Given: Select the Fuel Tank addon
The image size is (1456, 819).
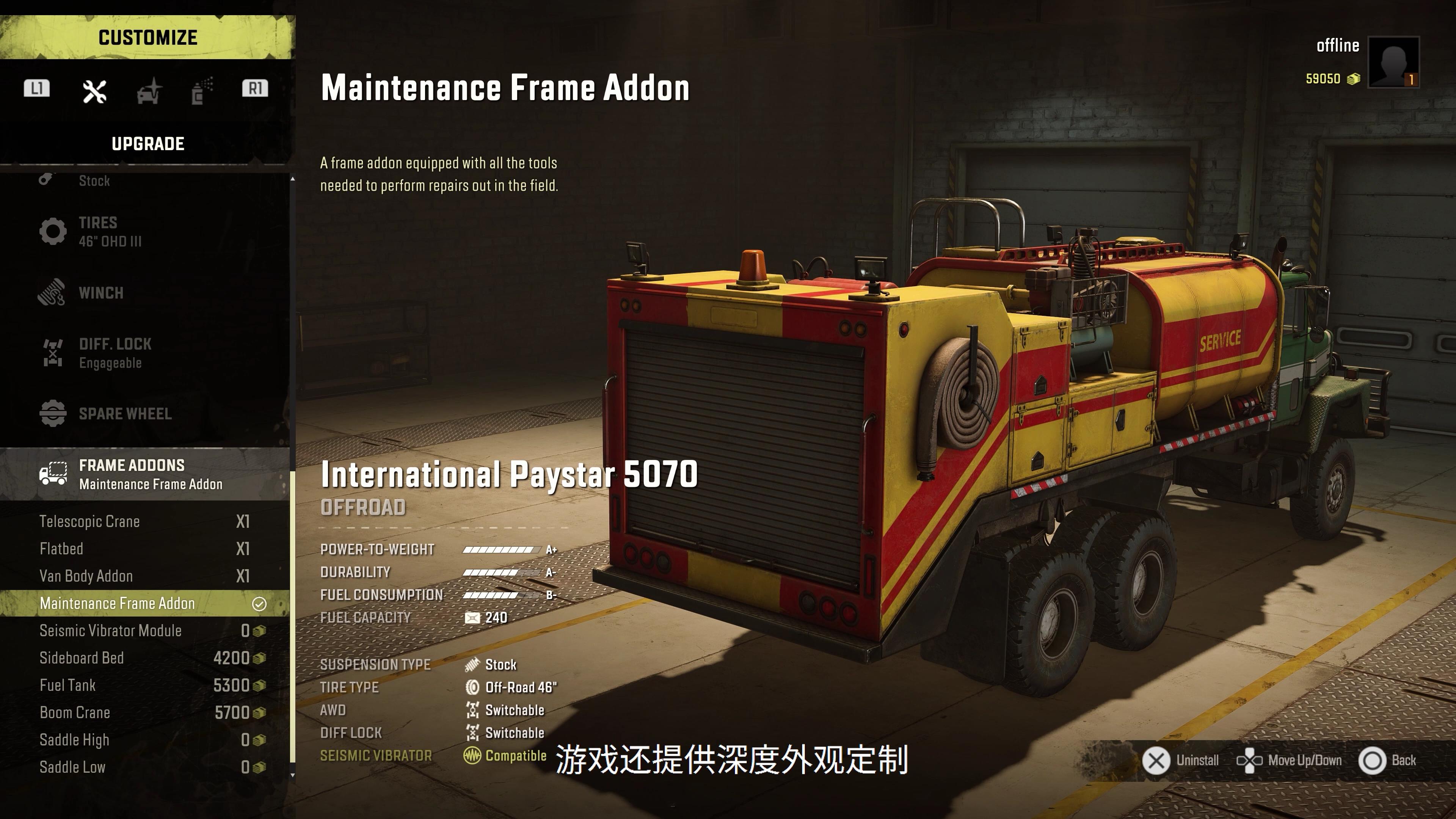Looking at the screenshot, I should point(145,686).
